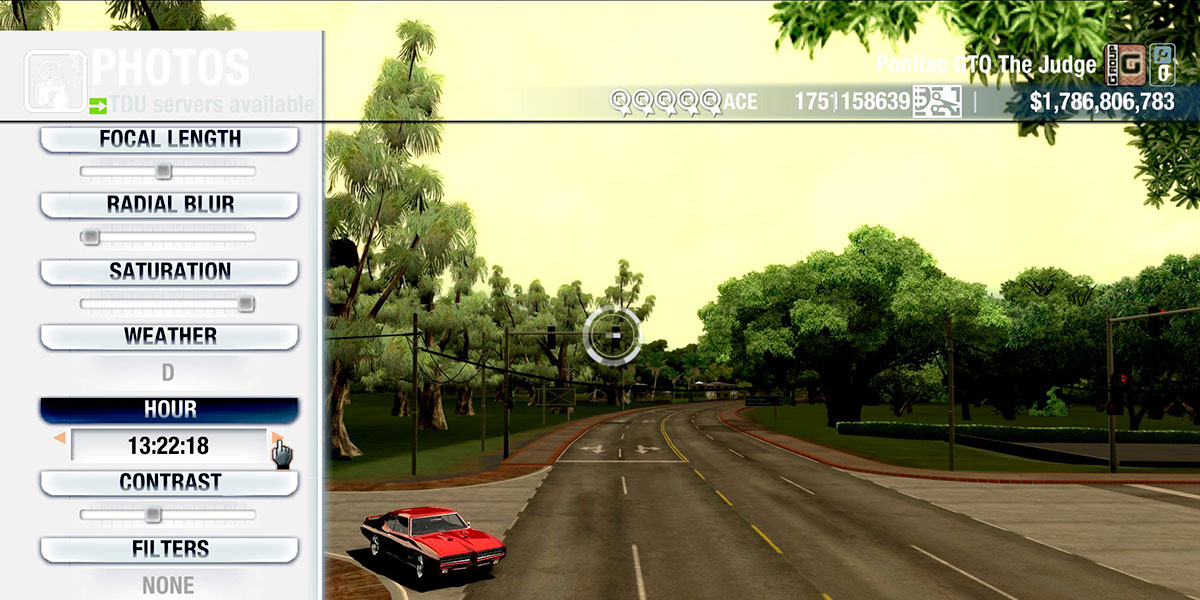Advance the hour with the right arrow
The height and width of the screenshot is (600, 1200).
point(276,439)
